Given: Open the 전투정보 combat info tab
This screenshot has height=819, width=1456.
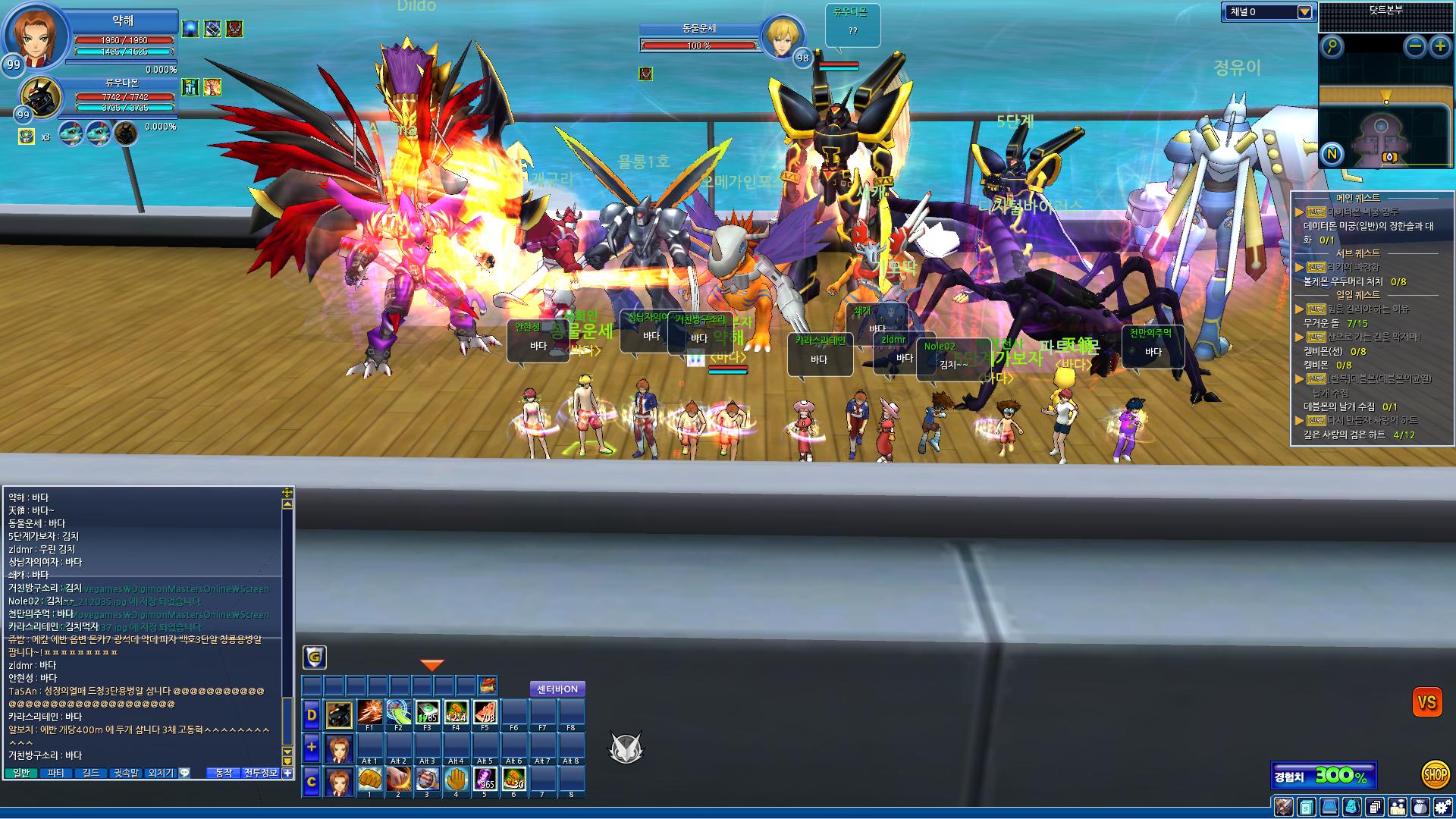Looking at the screenshot, I should [x=260, y=773].
